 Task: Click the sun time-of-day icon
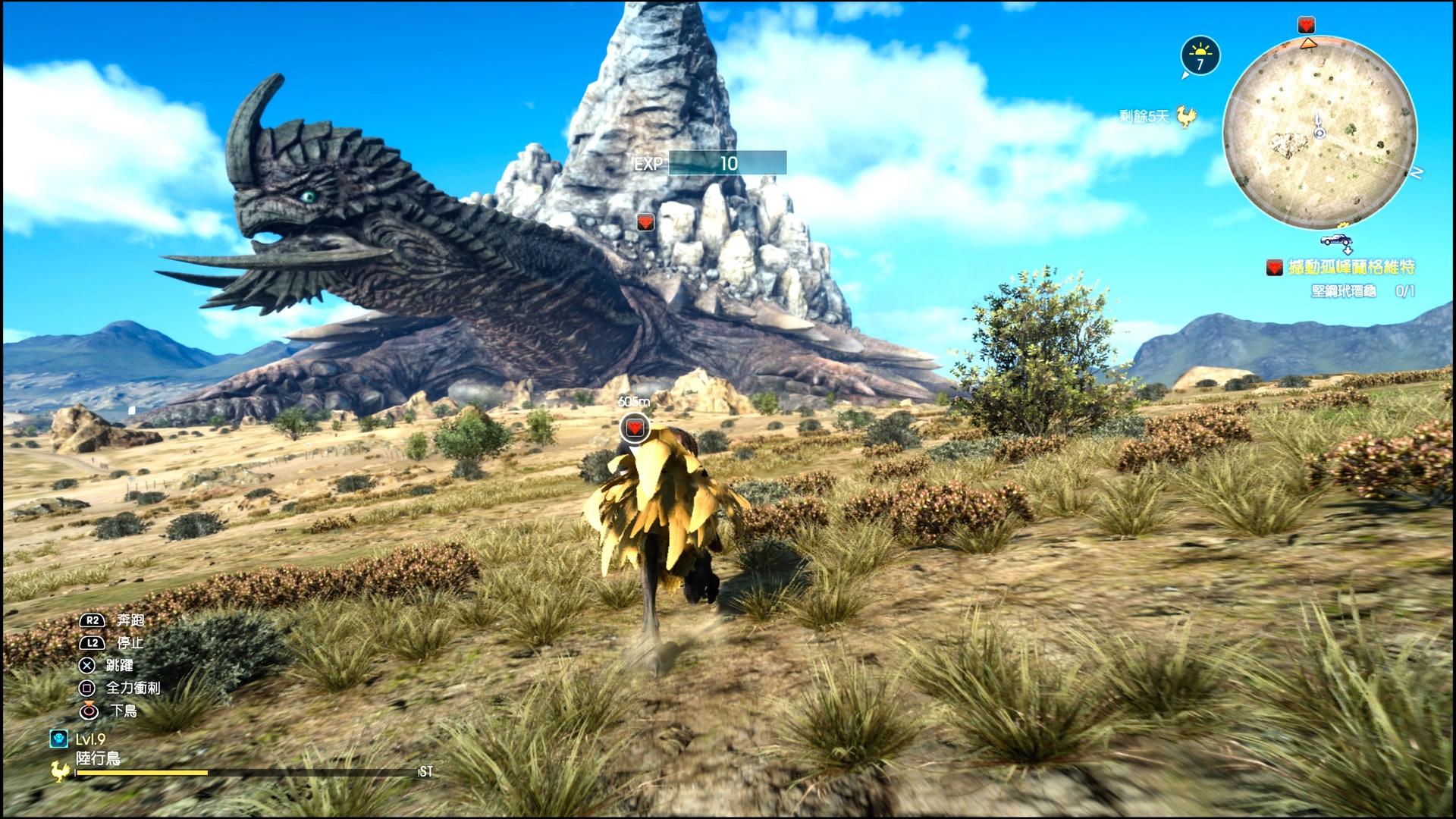(x=1200, y=55)
